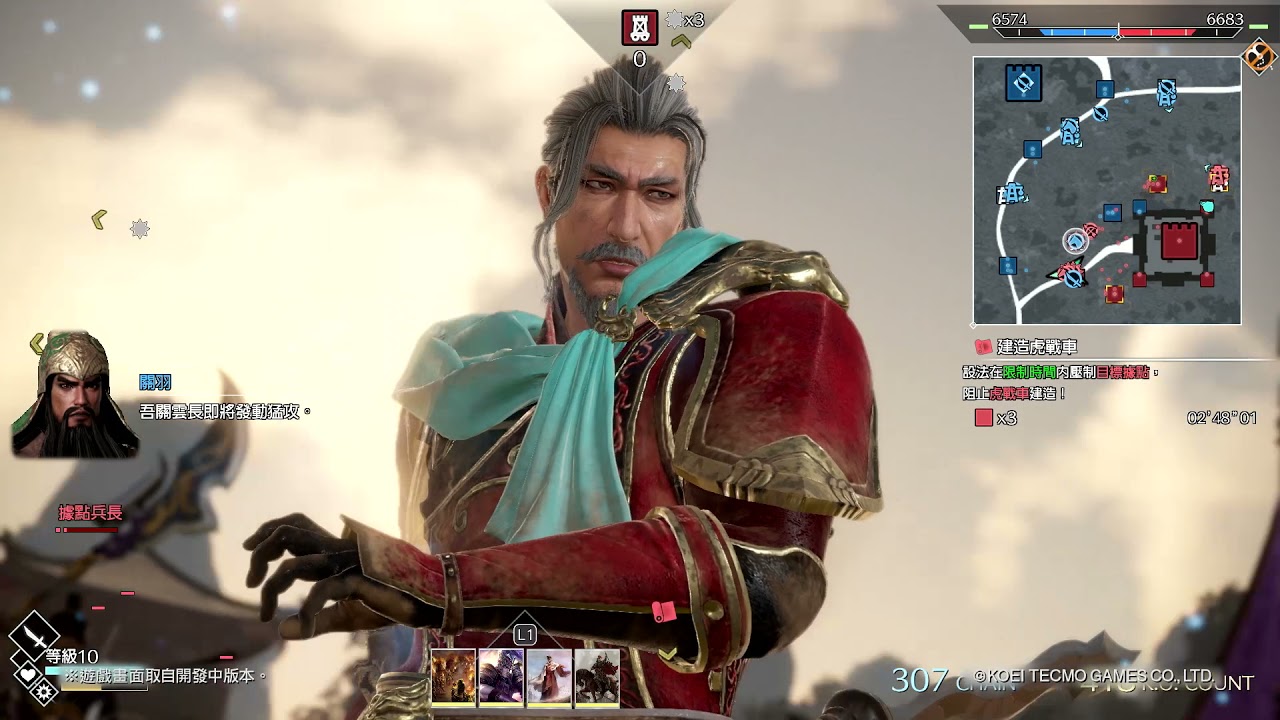This screenshot has width=1280, height=720.
Task: Click the battlefield minimap
Action: point(1107,190)
